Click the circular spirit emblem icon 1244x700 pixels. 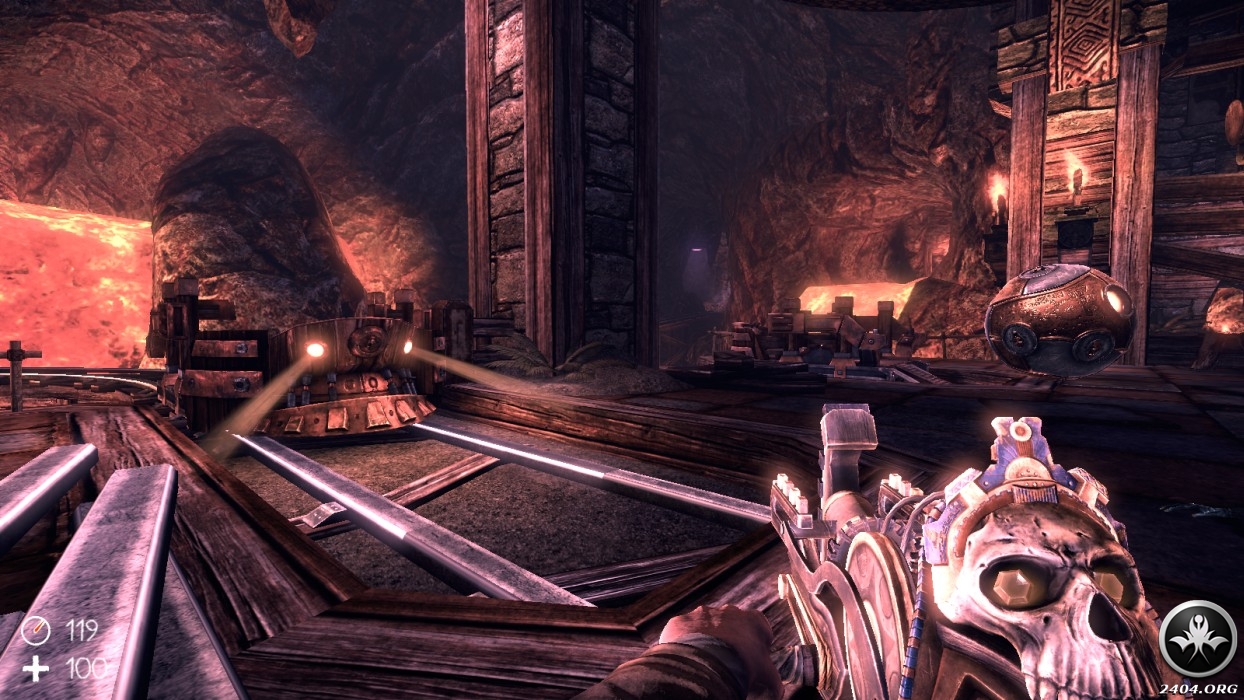(x=1196, y=635)
